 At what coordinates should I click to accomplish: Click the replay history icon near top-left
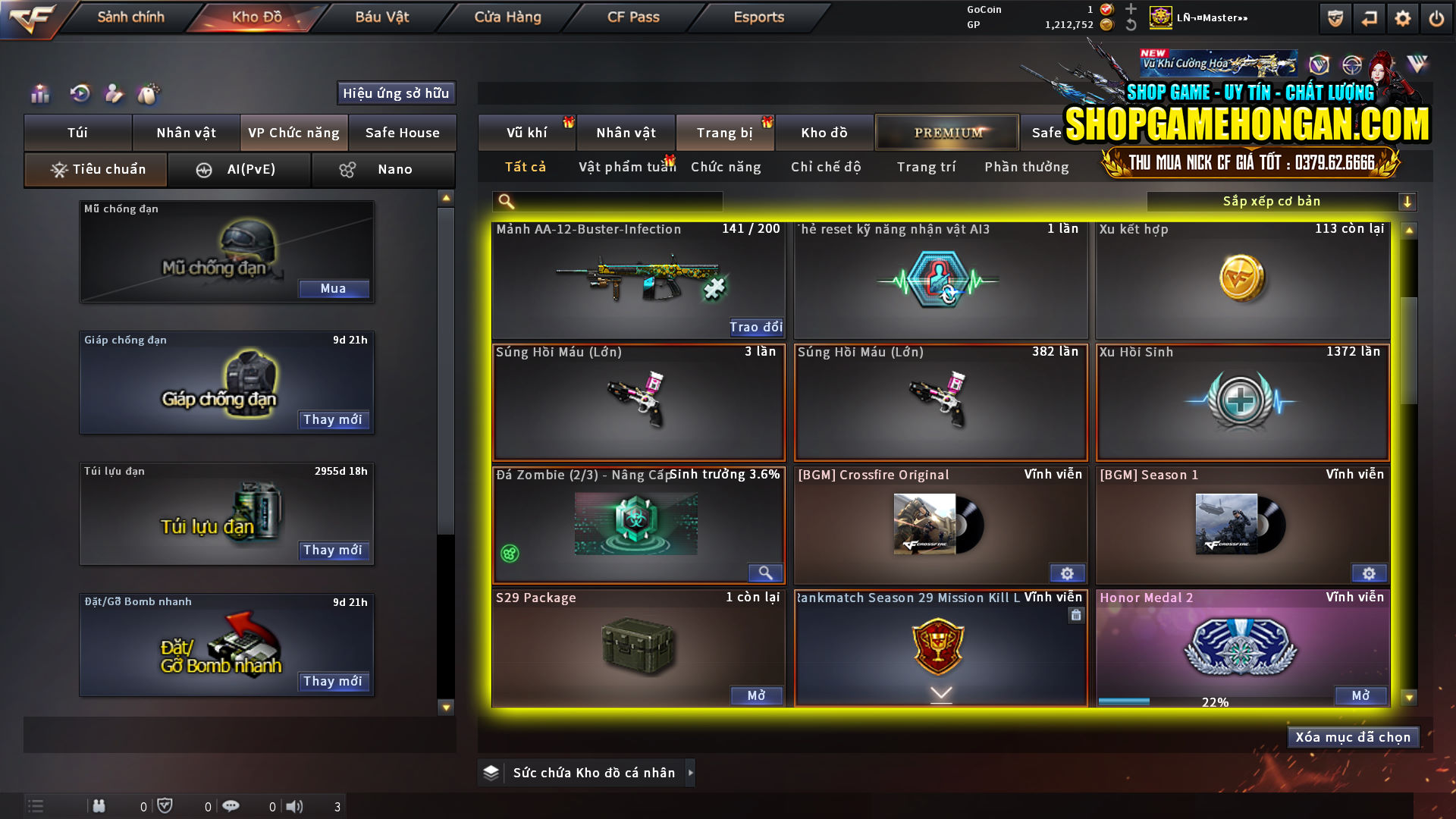[x=78, y=94]
